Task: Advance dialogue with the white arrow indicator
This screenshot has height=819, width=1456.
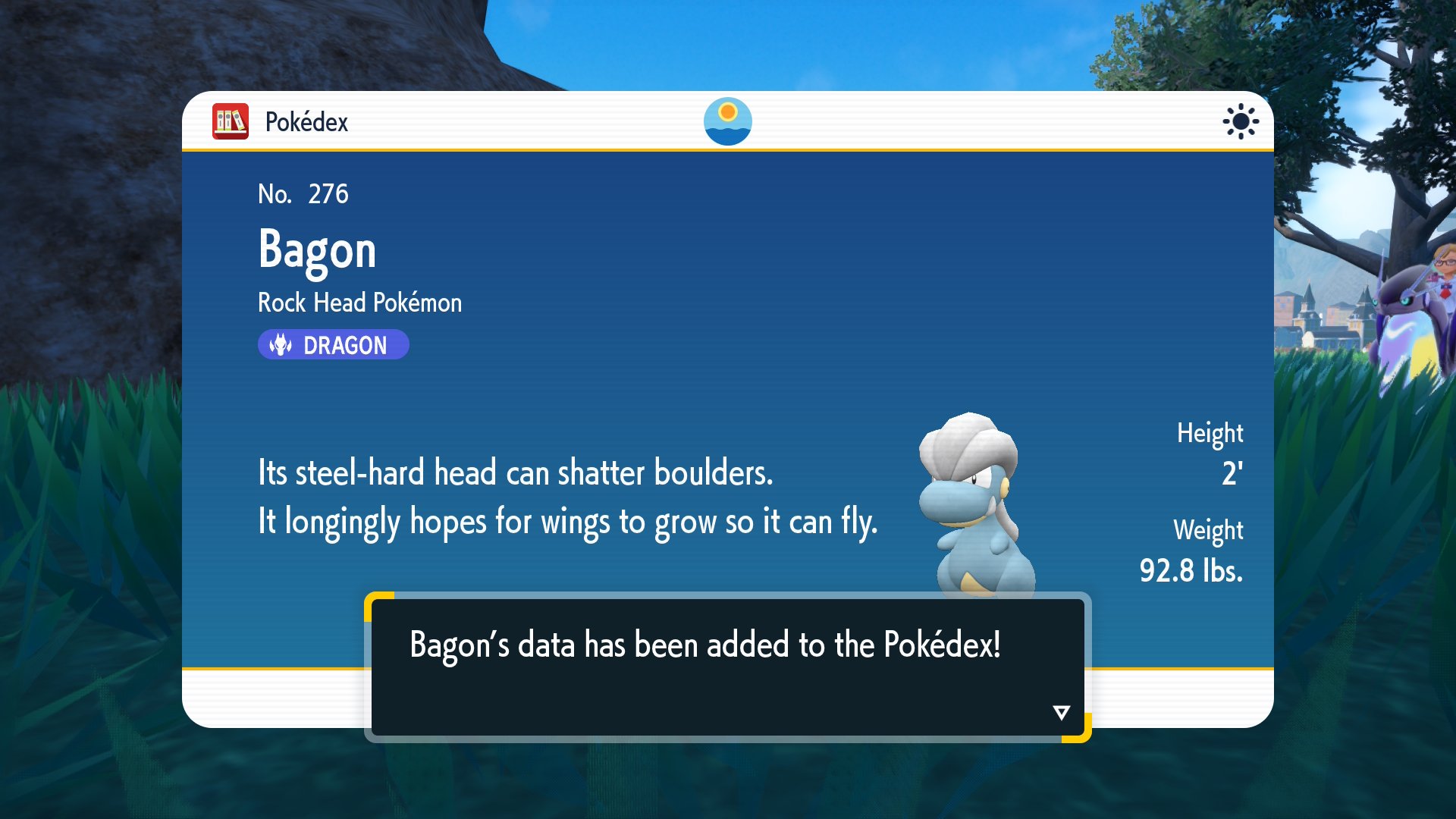Action: pyautogui.click(x=1061, y=713)
